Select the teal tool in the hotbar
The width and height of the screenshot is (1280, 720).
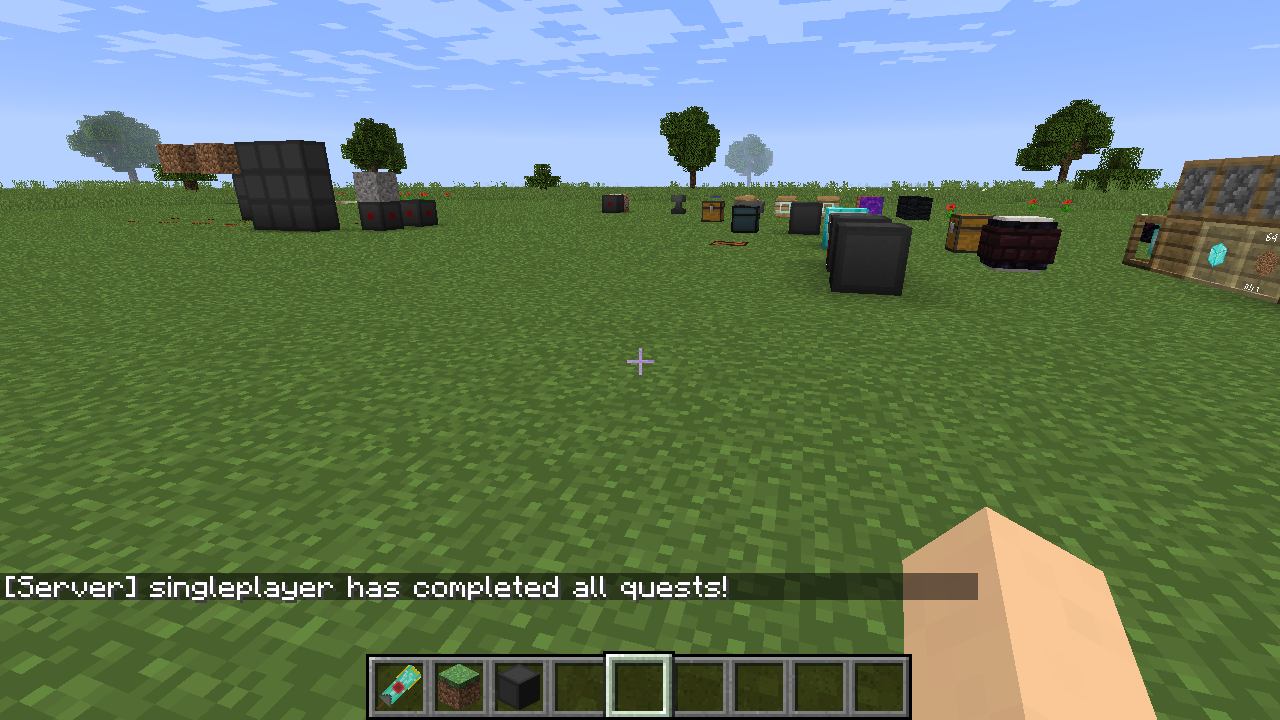click(x=400, y=687)
